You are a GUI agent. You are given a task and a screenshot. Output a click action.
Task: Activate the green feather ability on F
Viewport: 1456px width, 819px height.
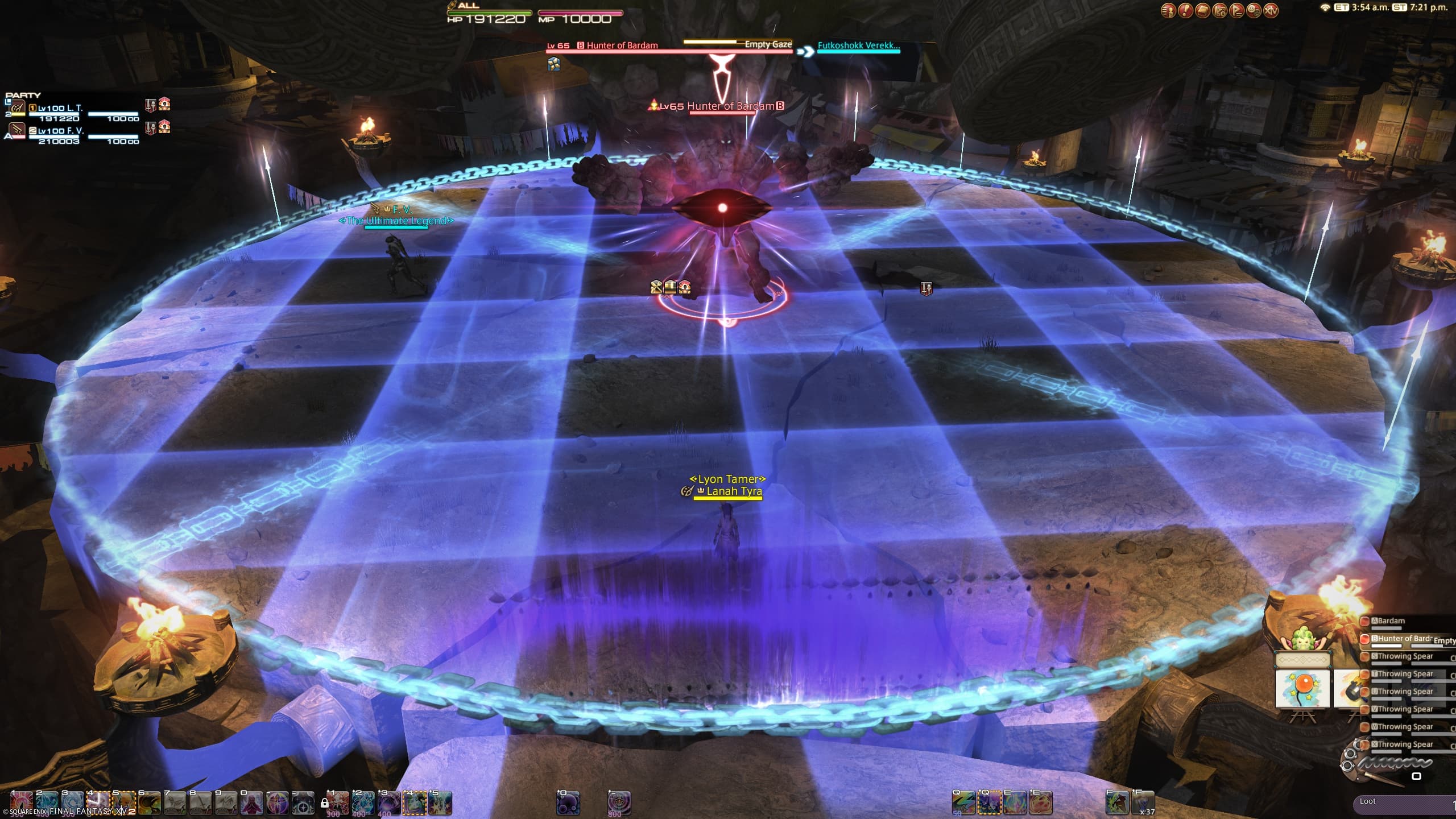pyautogui.click(x=1117, y=803)
